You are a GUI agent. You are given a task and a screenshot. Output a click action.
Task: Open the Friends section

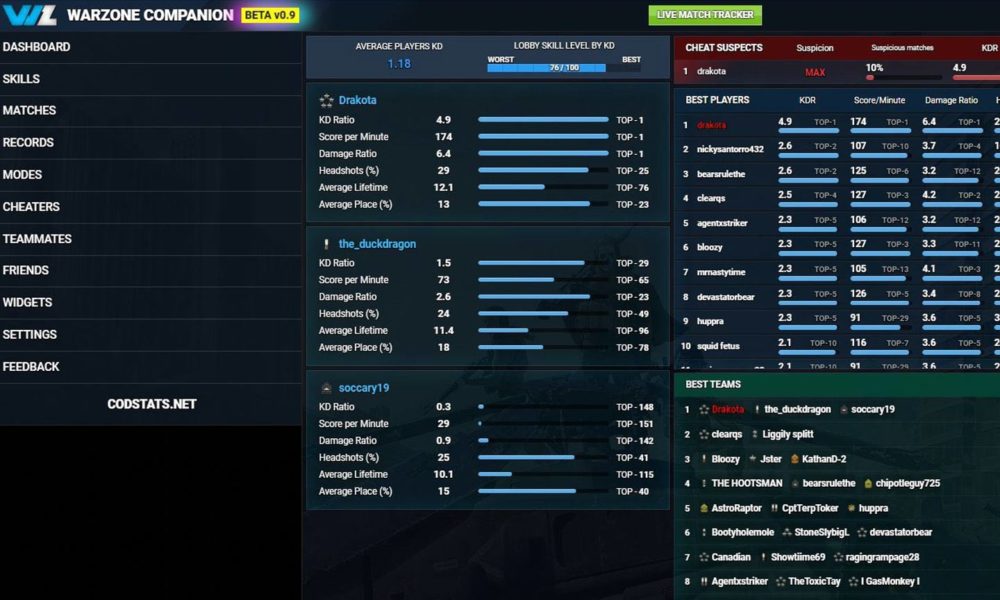click(26, 270)
